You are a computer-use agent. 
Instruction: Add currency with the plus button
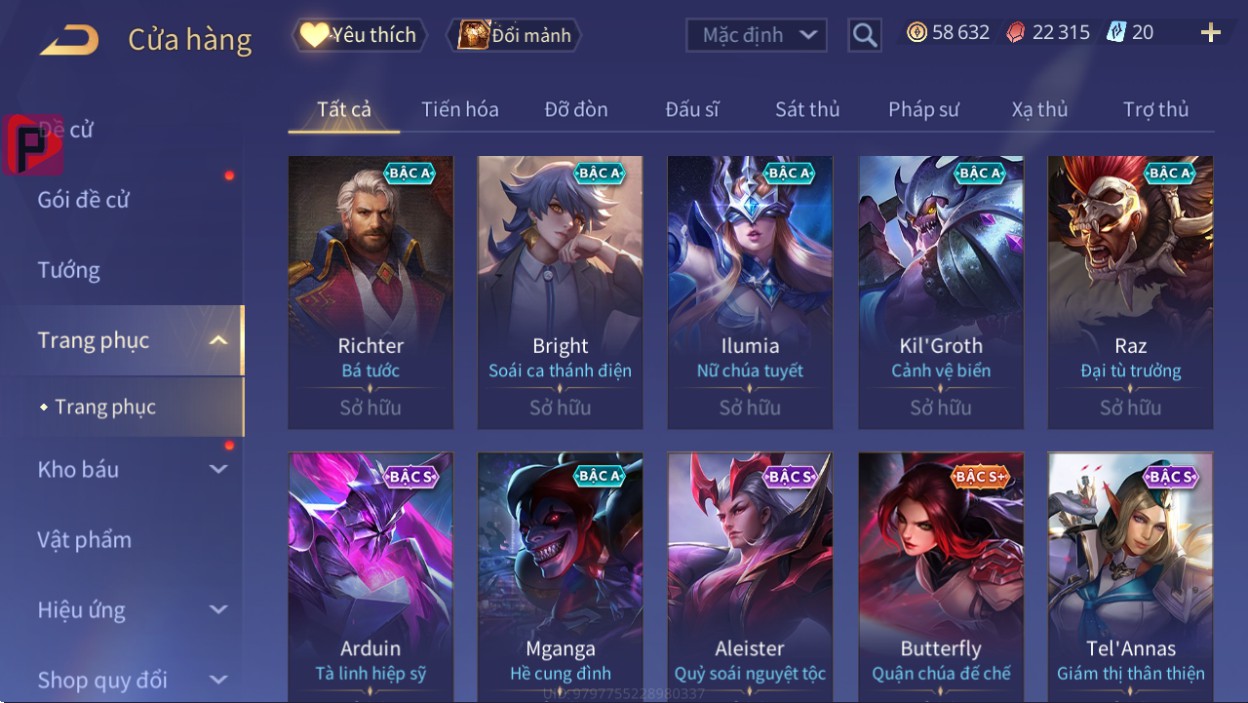click(1210, 33)
